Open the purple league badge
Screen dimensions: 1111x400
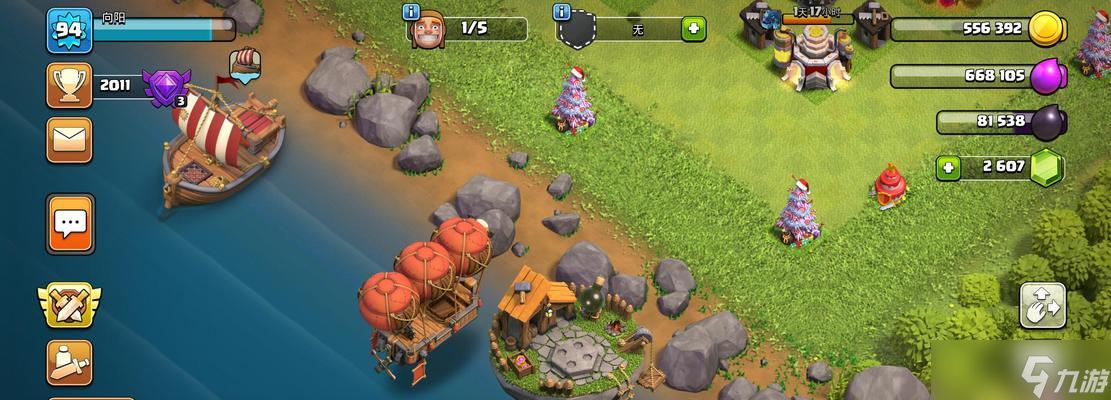pos(163,87)
